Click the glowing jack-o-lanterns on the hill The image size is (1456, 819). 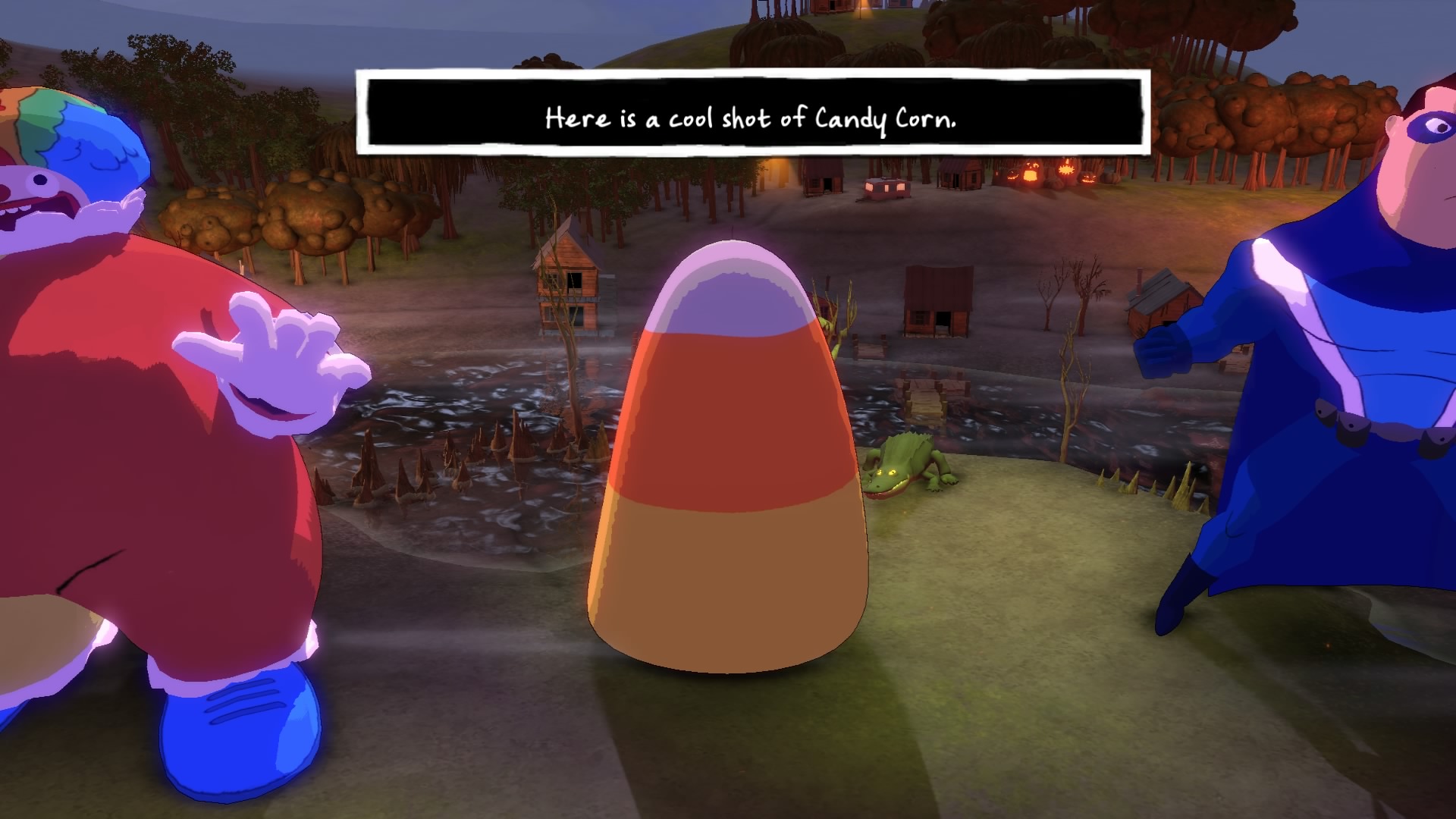click(1046, 171)
